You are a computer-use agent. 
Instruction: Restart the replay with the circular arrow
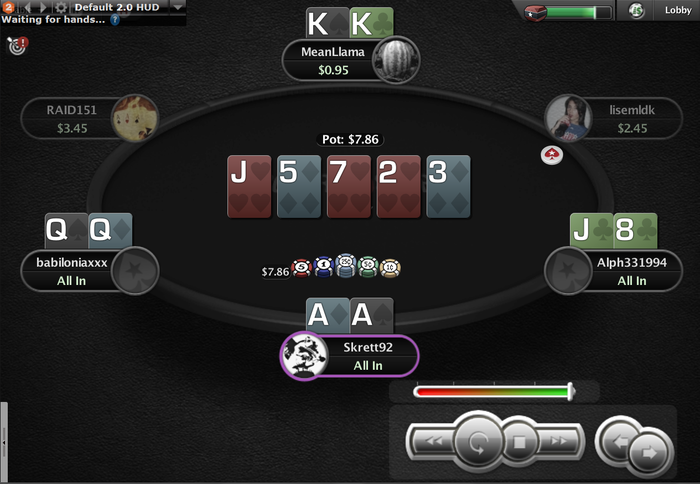tap(479, 440)
